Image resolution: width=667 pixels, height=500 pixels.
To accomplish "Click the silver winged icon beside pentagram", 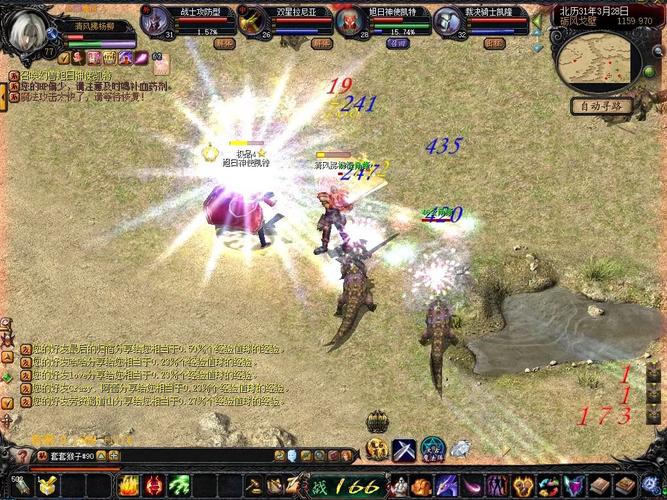I will tap(459, 450).
